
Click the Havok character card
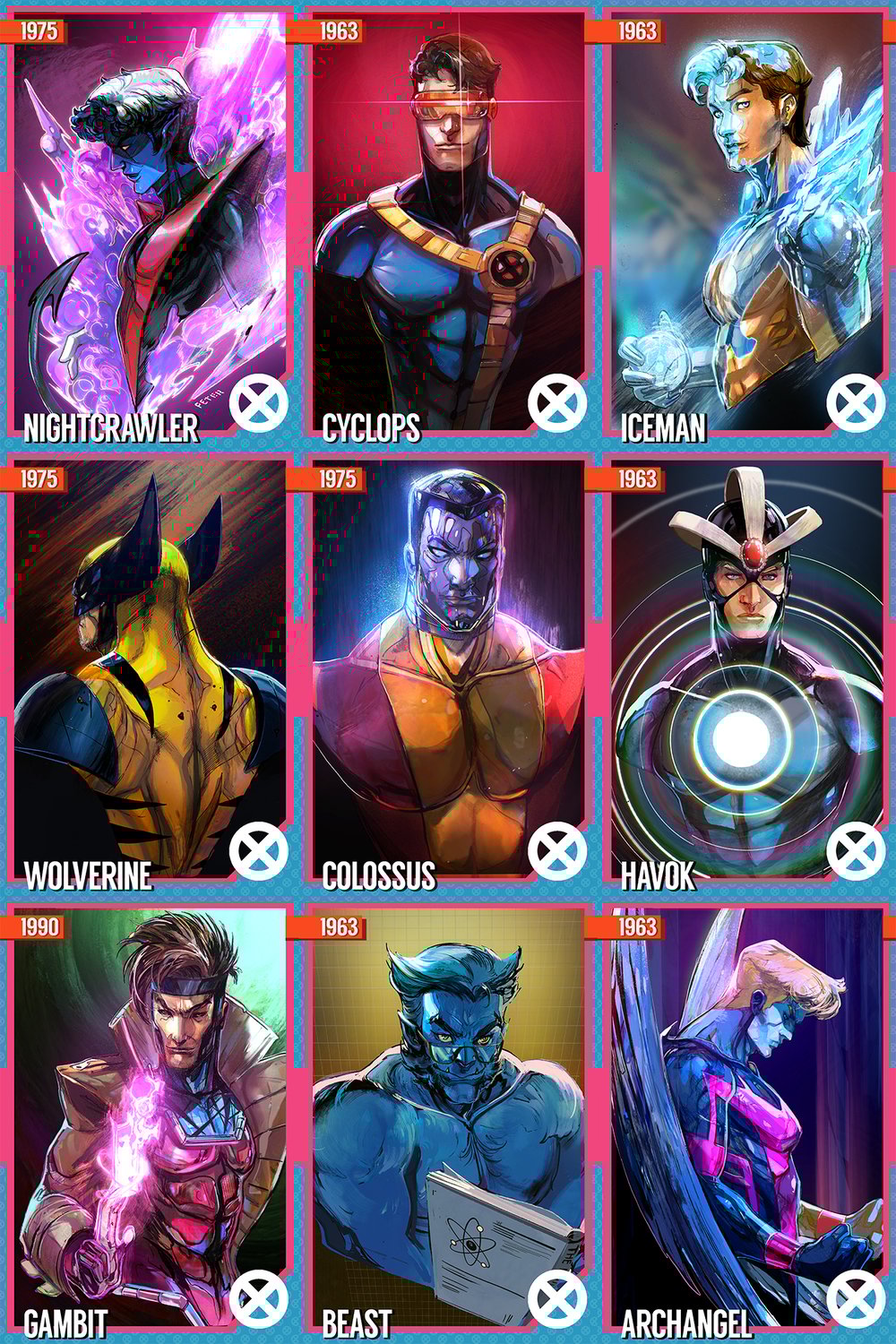[x=746, y=672]
